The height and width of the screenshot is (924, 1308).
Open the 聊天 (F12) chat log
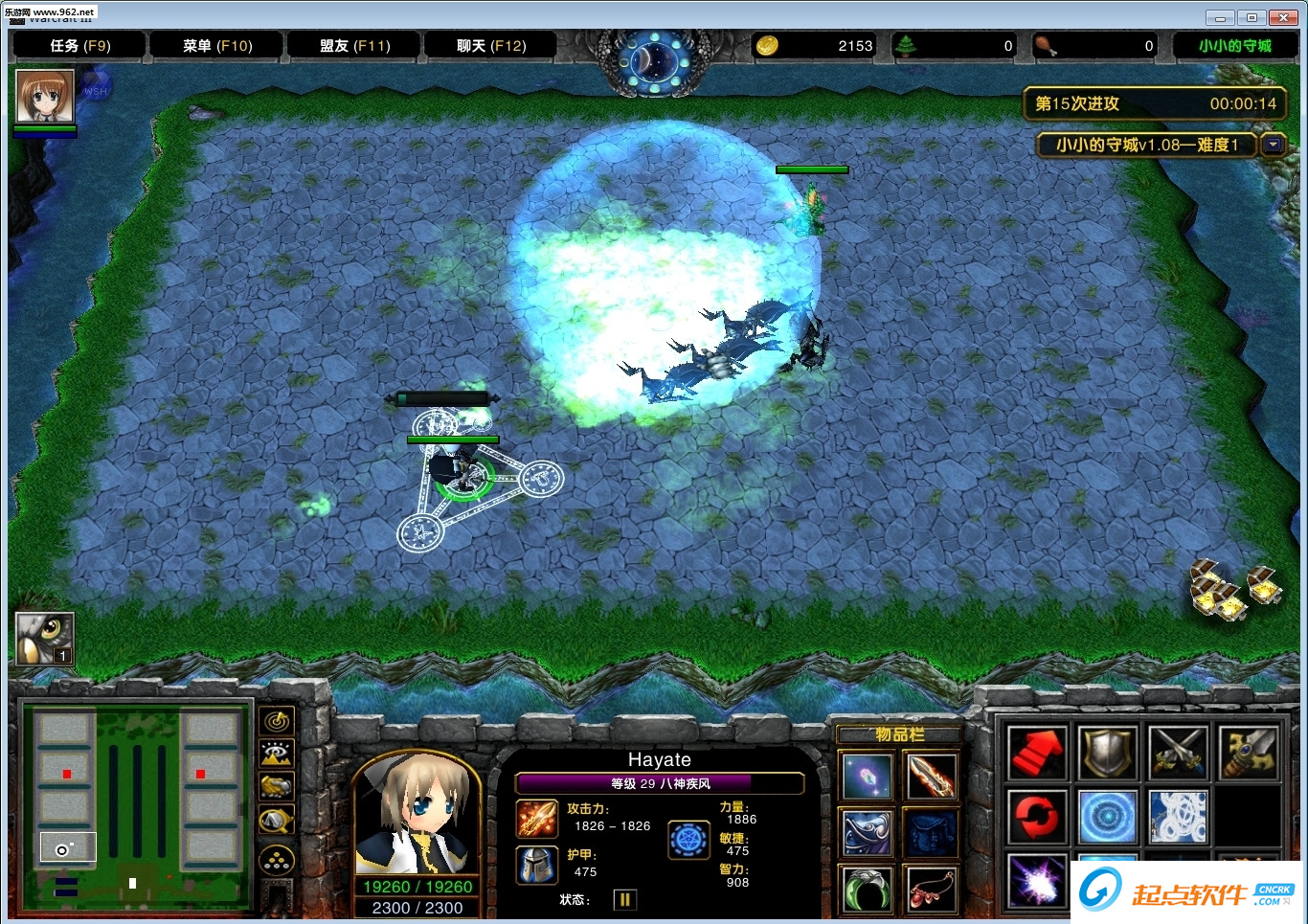(x=491, y=46)
